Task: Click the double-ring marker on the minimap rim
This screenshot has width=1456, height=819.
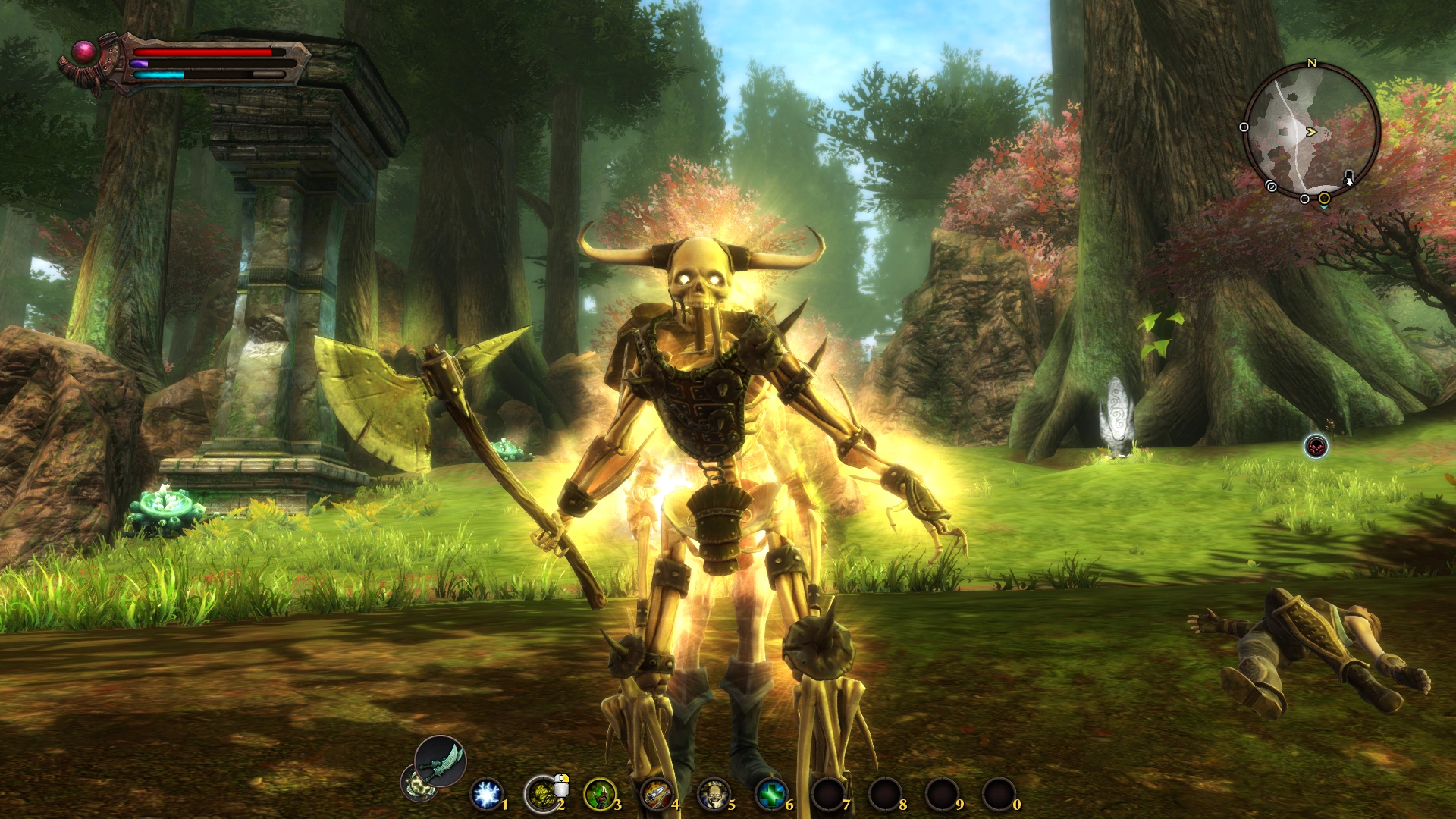Action: [1270, 186]
